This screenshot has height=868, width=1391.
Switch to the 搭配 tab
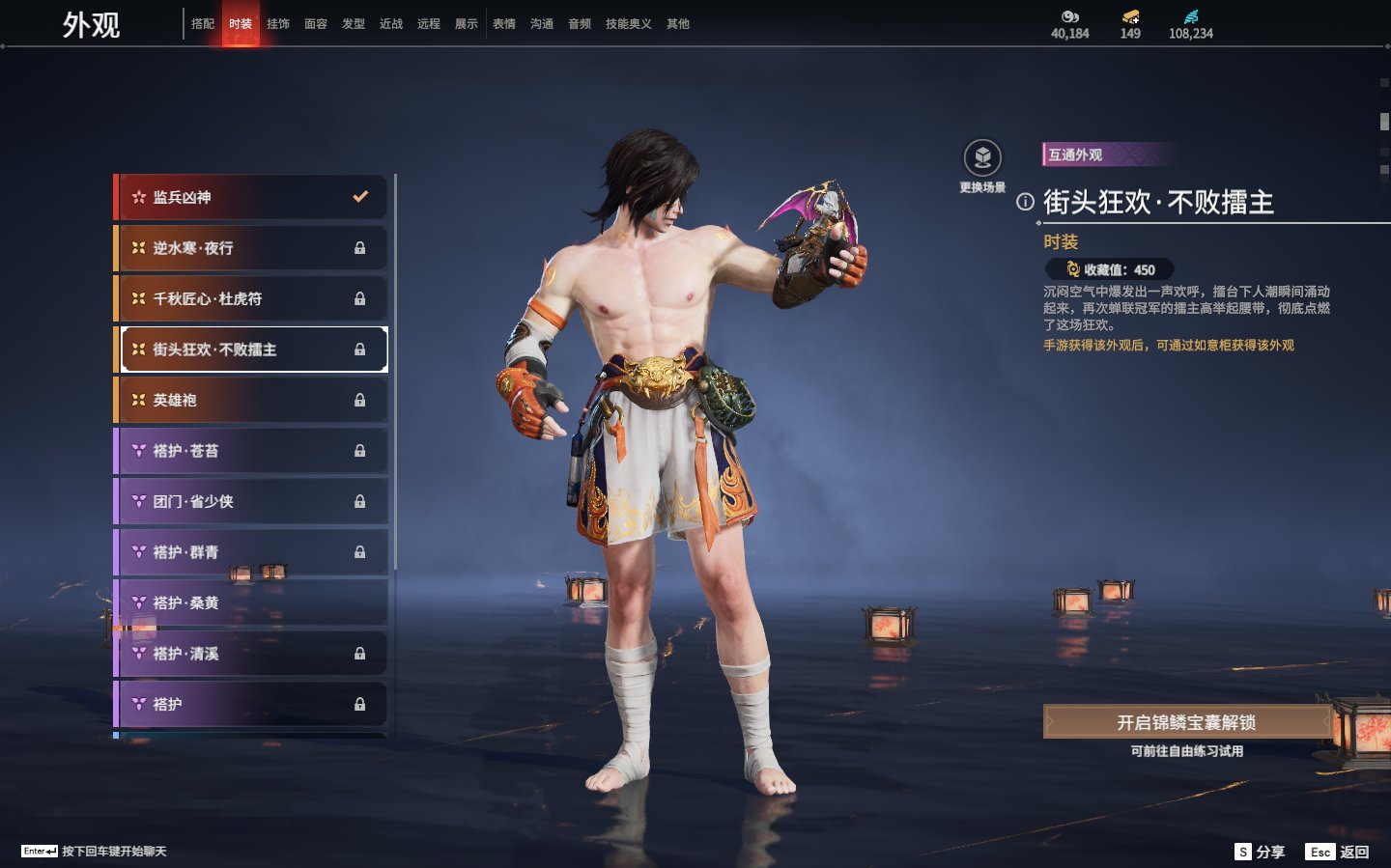pos(203,24)
